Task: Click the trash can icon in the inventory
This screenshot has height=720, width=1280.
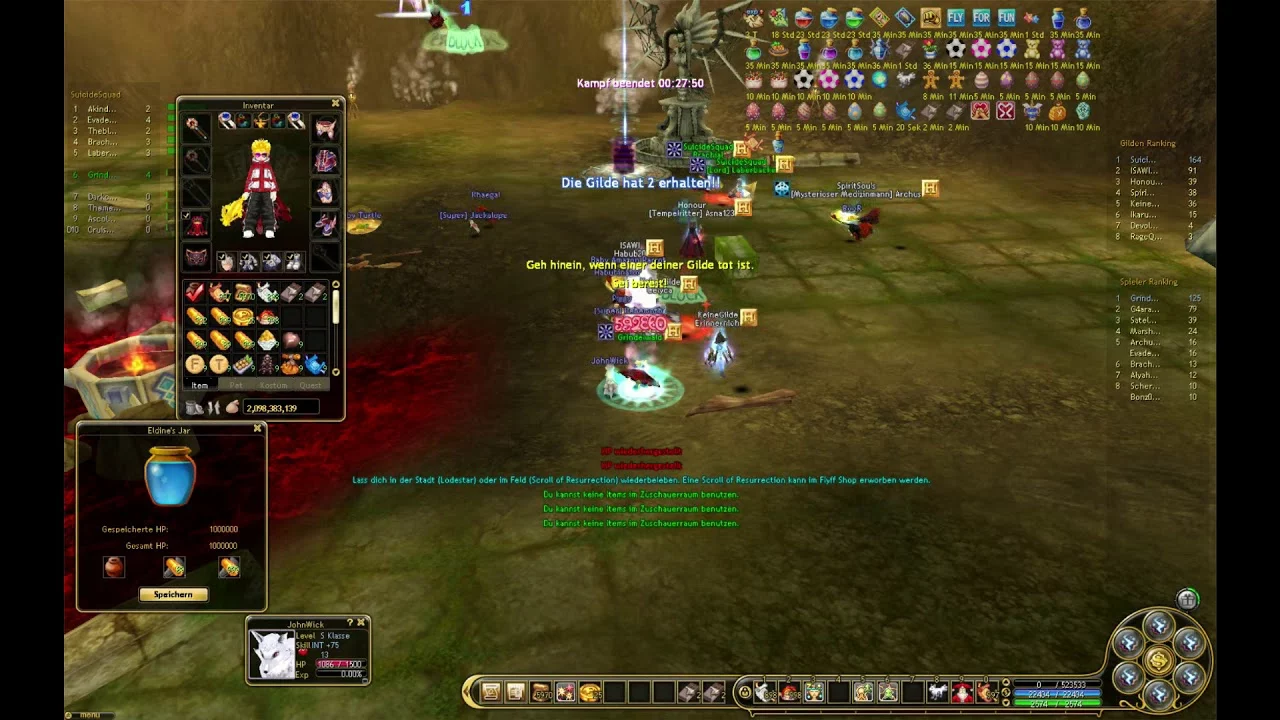Action: pos(195,408)
